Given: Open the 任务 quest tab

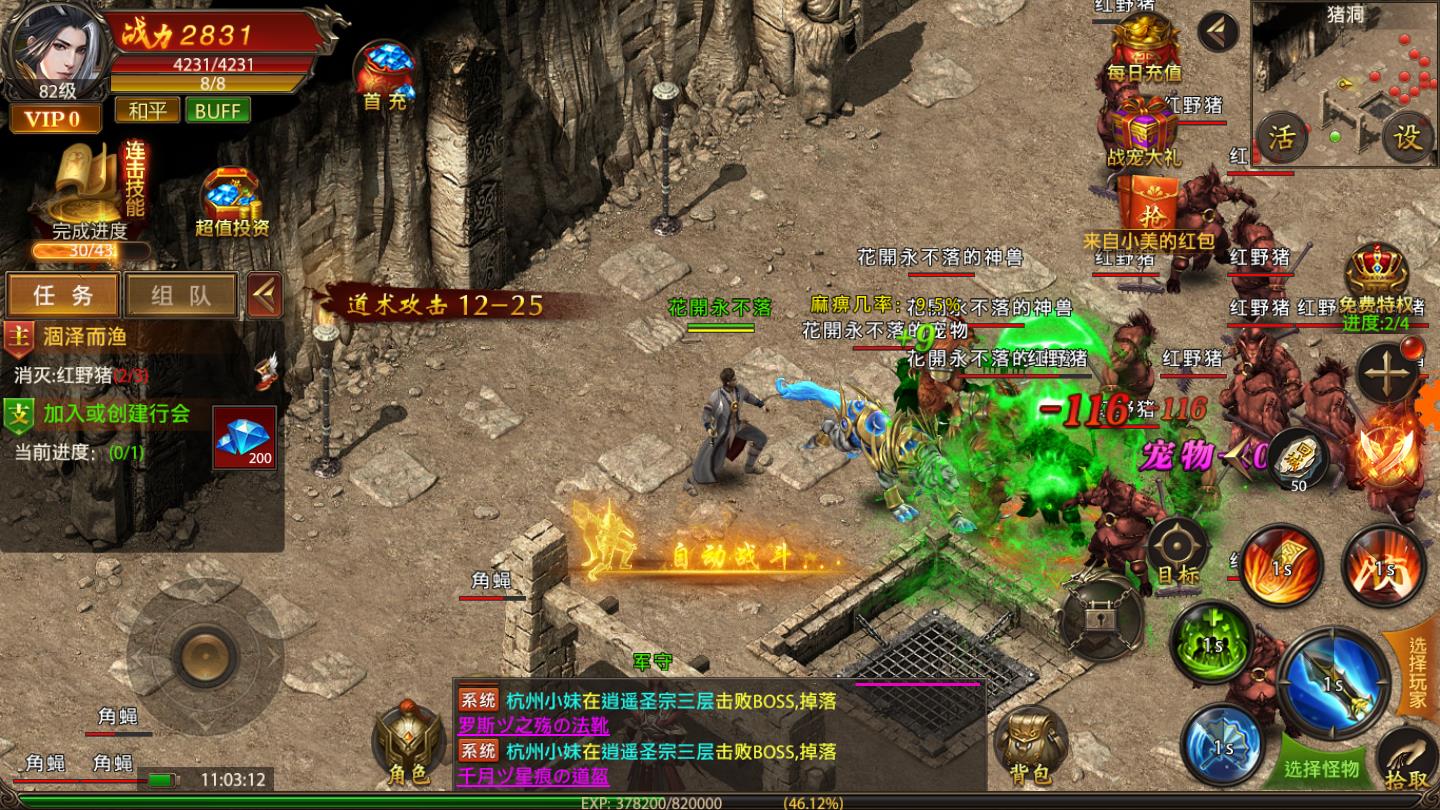Looking at the screenshot, I should 63,295.
